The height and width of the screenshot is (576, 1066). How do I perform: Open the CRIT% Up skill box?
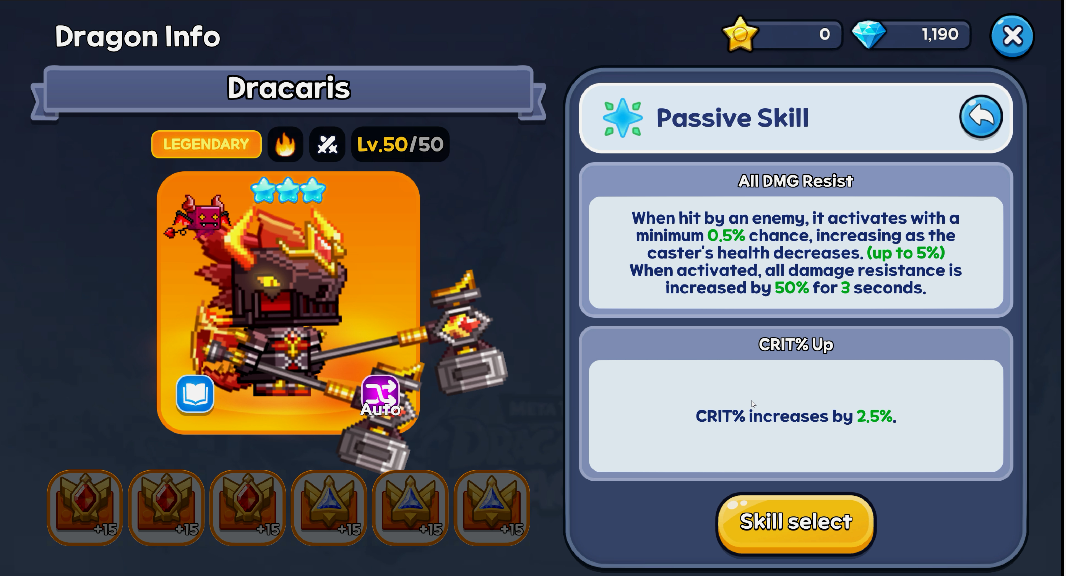click(795, 403)
